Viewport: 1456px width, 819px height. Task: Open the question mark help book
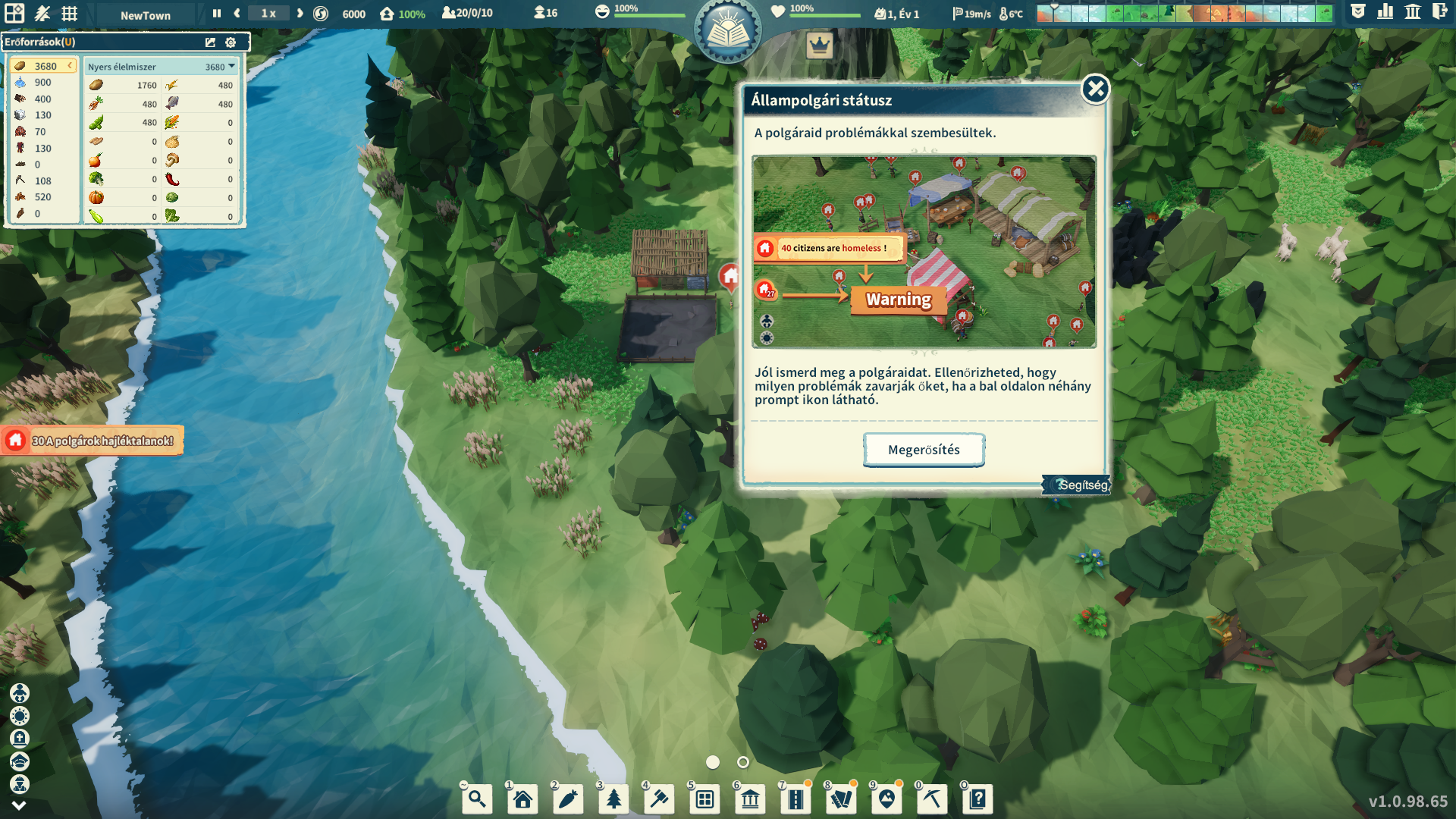977,799
